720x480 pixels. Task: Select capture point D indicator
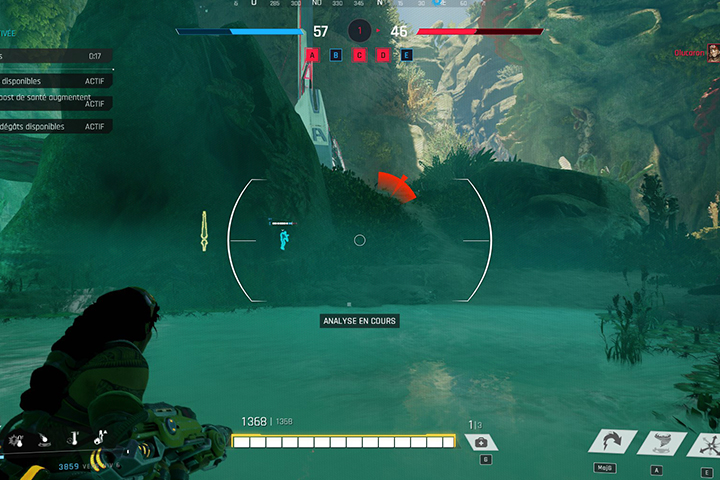(383, 55)
